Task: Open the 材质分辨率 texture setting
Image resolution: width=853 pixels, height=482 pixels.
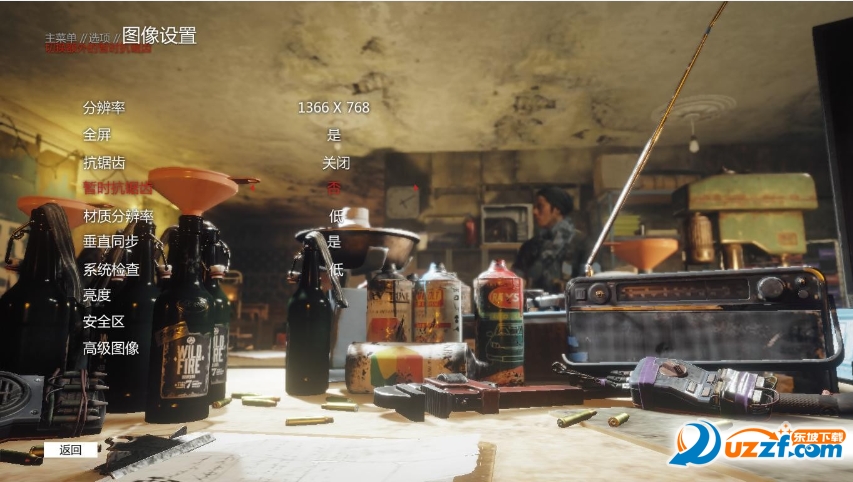Action: point(118,216)
